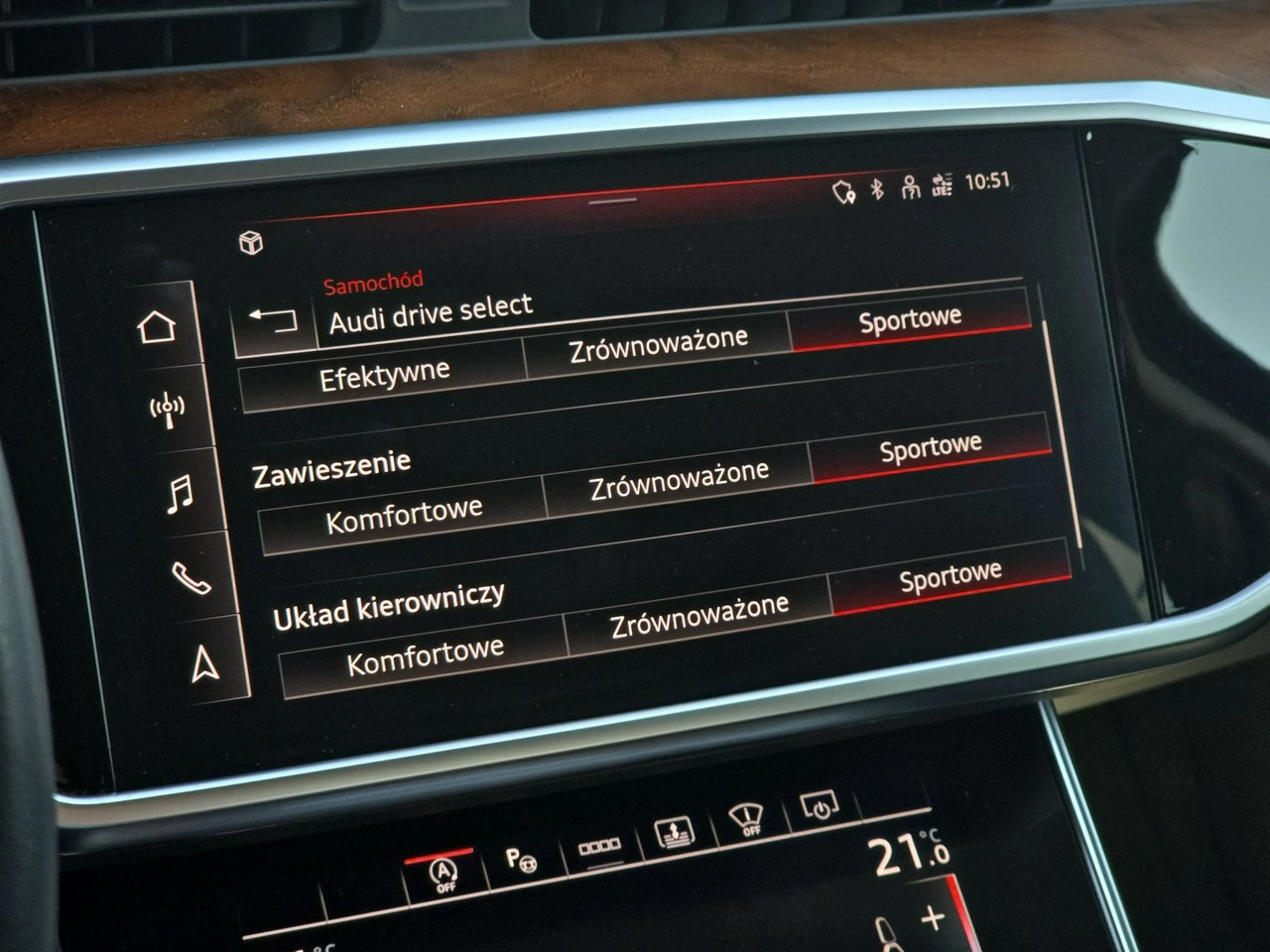Toggle the Auto start-stop system
Image resolution: width=1270 pixels, height=952 pixels.
pyautogui.click(x=444, y=870)
